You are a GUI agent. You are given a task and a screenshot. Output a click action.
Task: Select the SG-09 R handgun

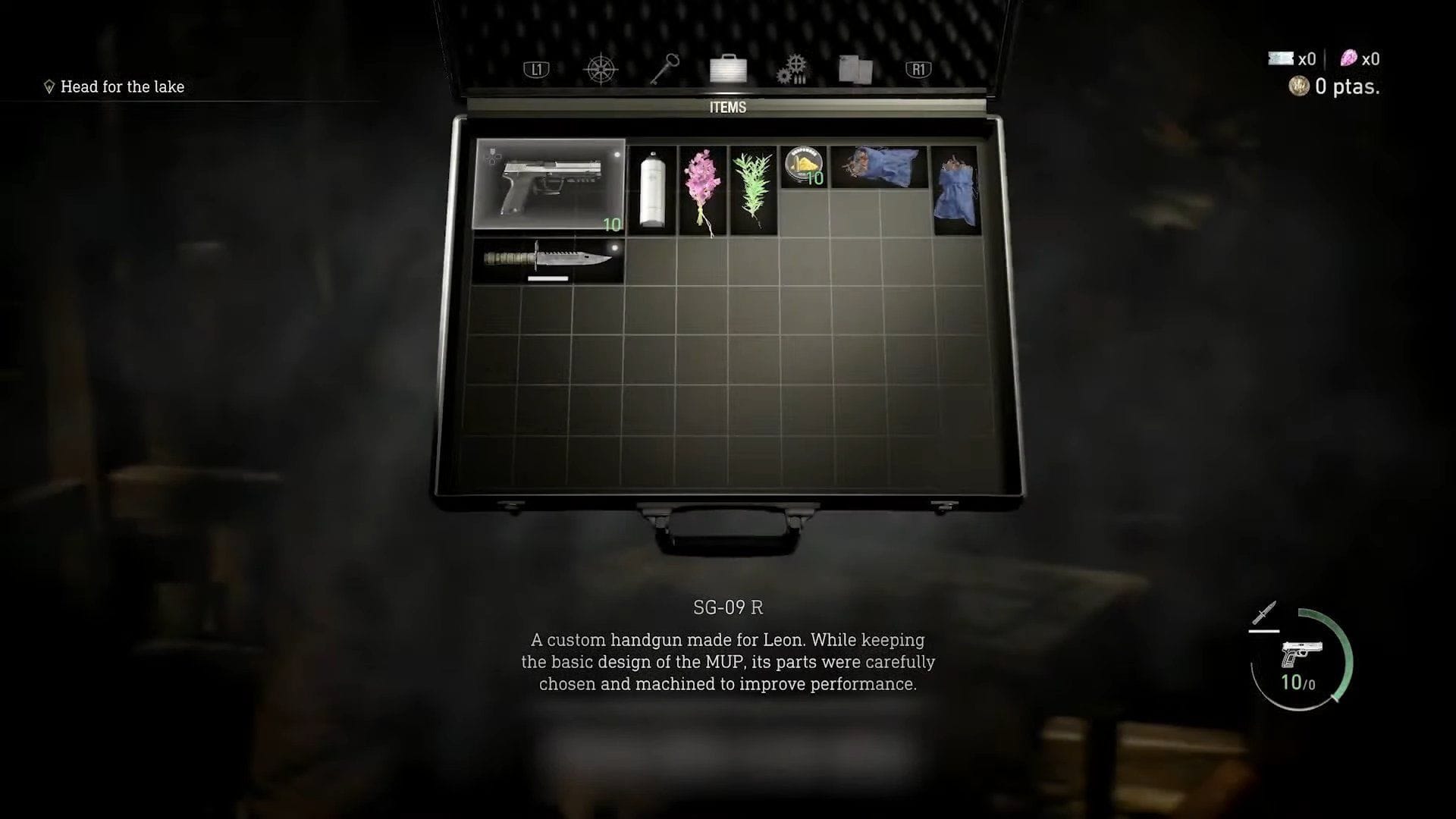click(x=548, y=182)
